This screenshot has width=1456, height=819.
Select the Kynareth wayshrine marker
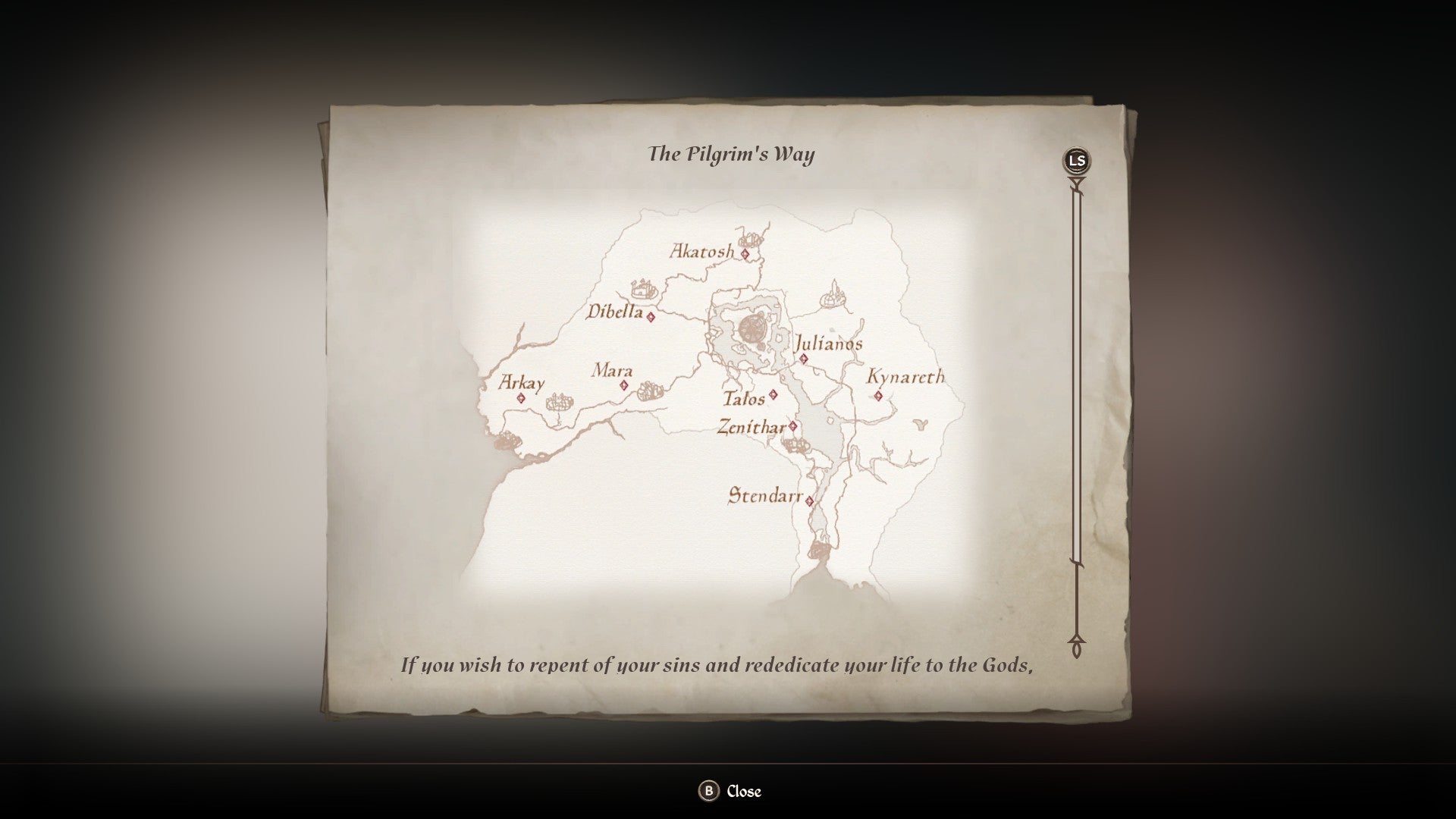click(x=878, y=396)
